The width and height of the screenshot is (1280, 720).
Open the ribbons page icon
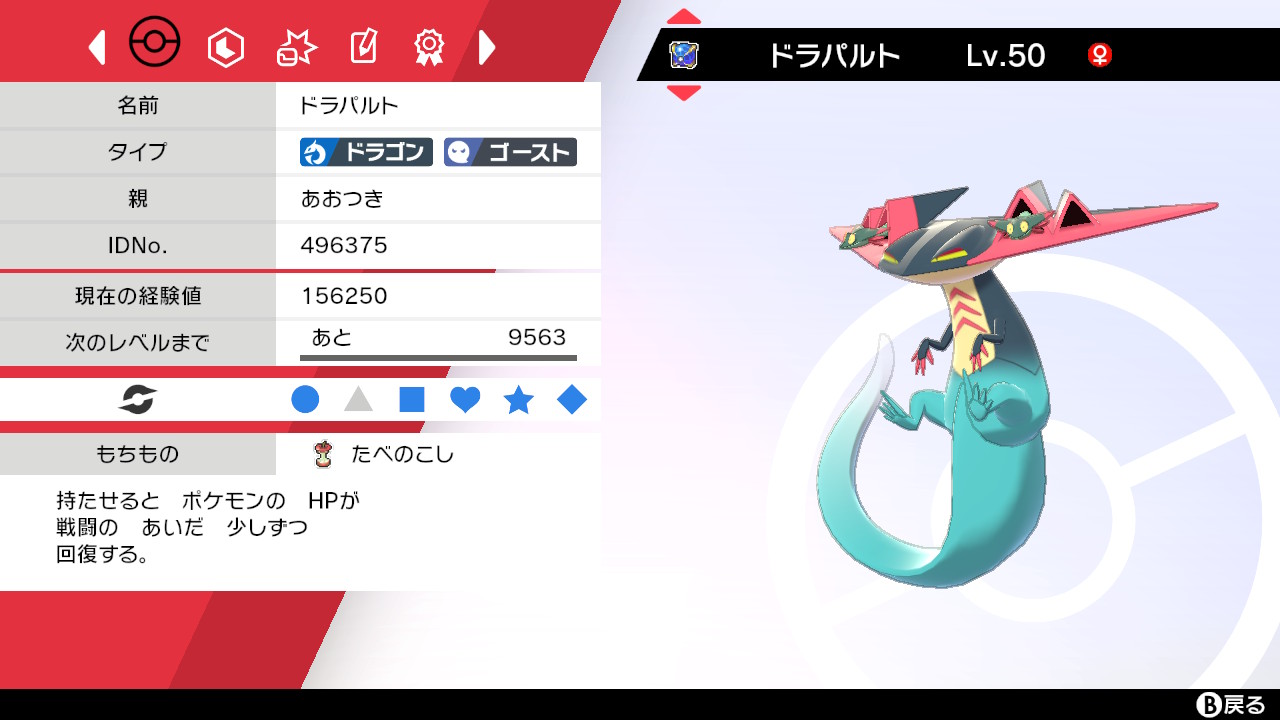(429, 46)
